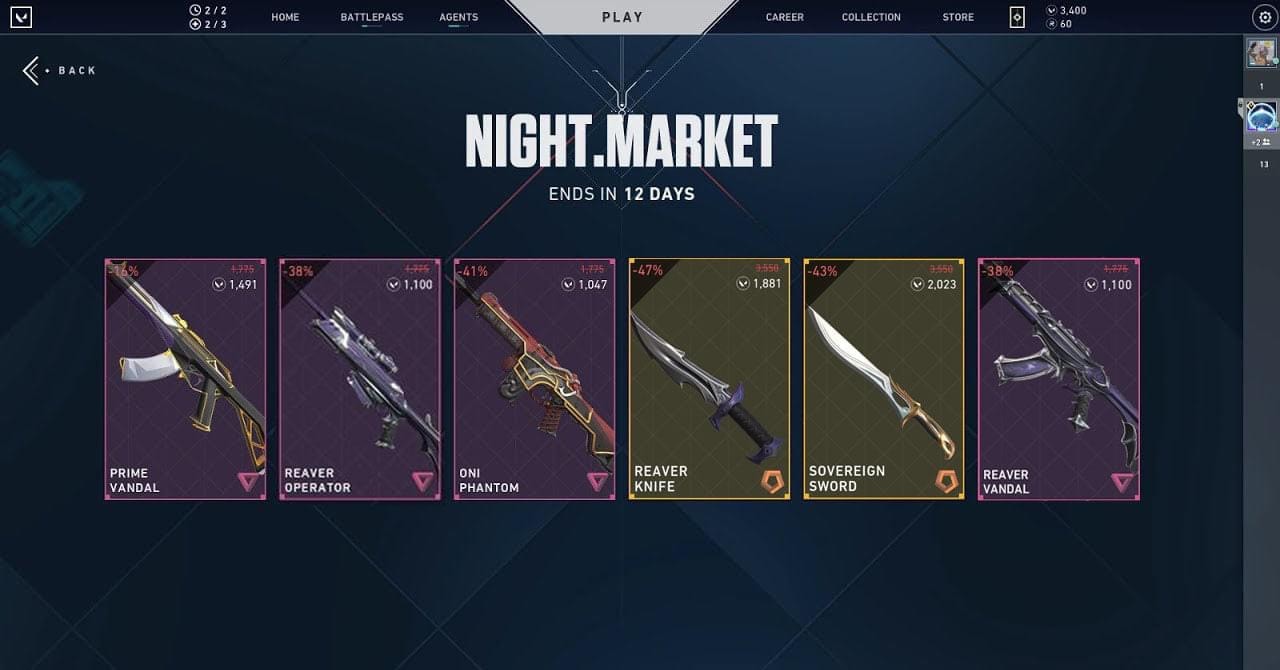The image size is (1280, 670).
Task: Open the Agents tab
Action: click(x=459, y=17)
